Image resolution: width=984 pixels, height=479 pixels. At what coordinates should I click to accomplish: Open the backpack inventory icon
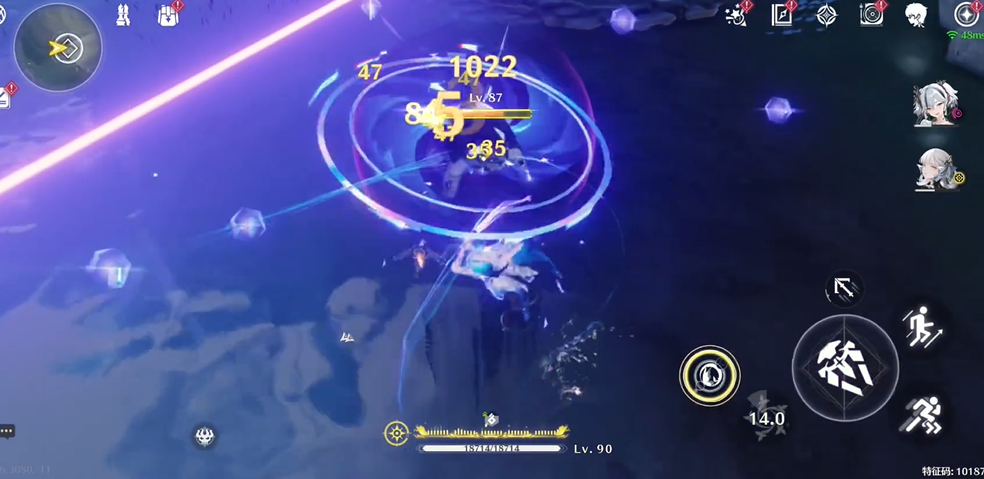click(168, 15)
